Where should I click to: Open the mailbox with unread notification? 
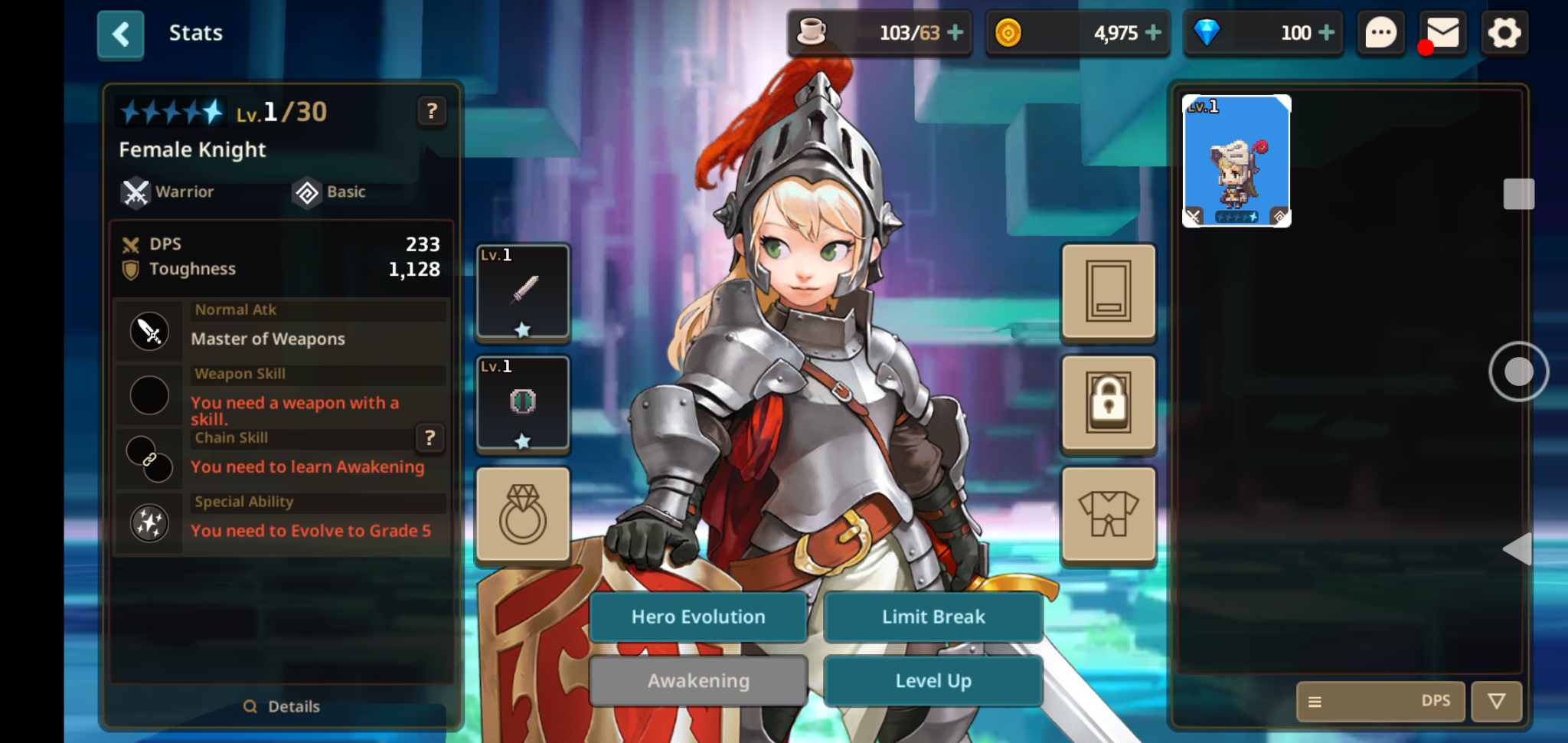click(1442, 33)
